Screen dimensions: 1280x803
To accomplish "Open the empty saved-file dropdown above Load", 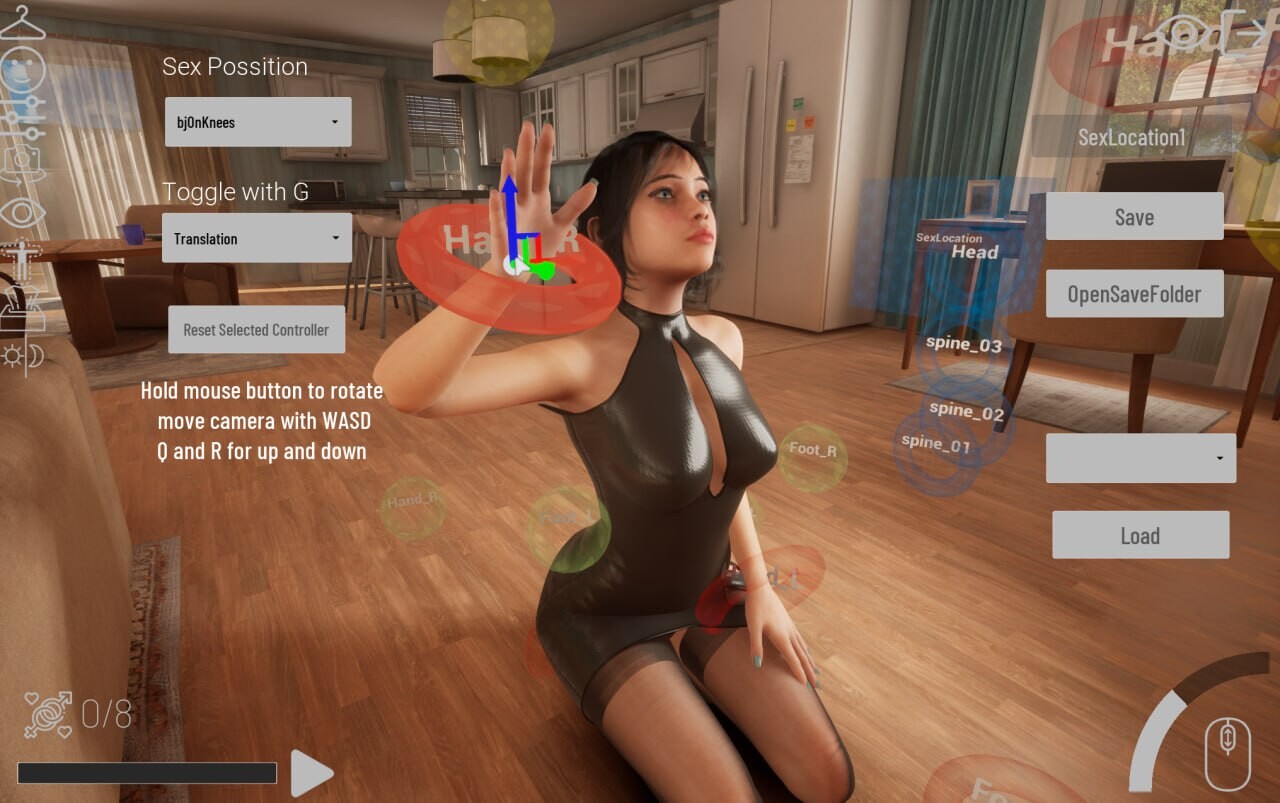I will click(1140, 458).
